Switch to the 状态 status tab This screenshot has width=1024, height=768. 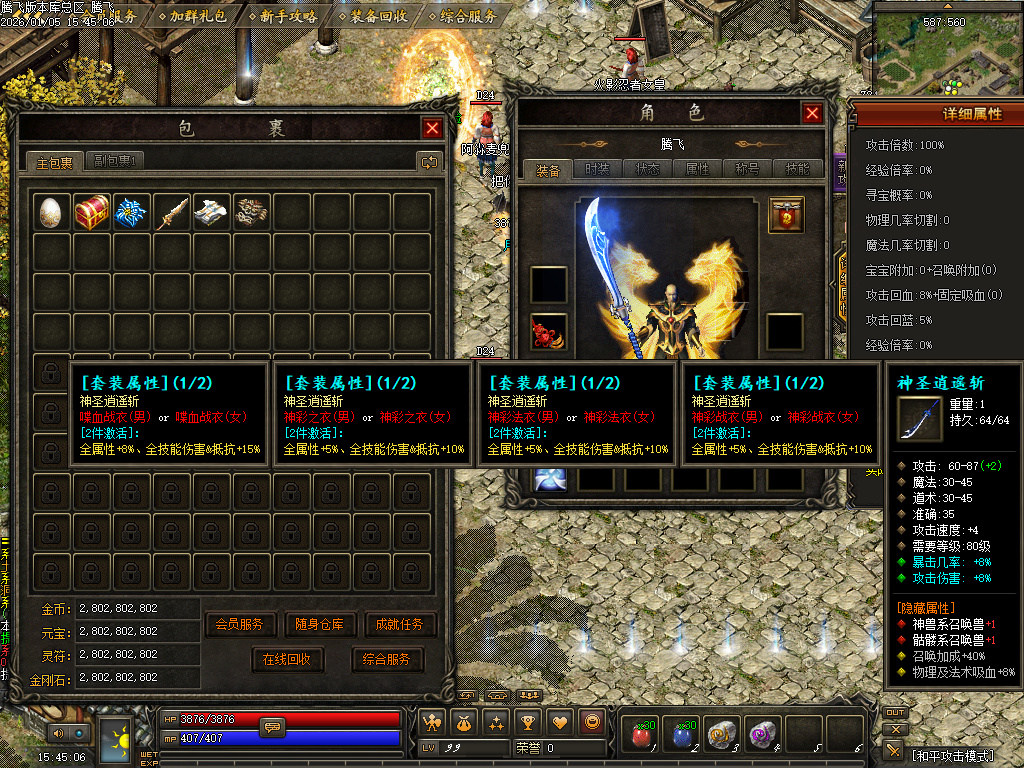coord(648,169)
